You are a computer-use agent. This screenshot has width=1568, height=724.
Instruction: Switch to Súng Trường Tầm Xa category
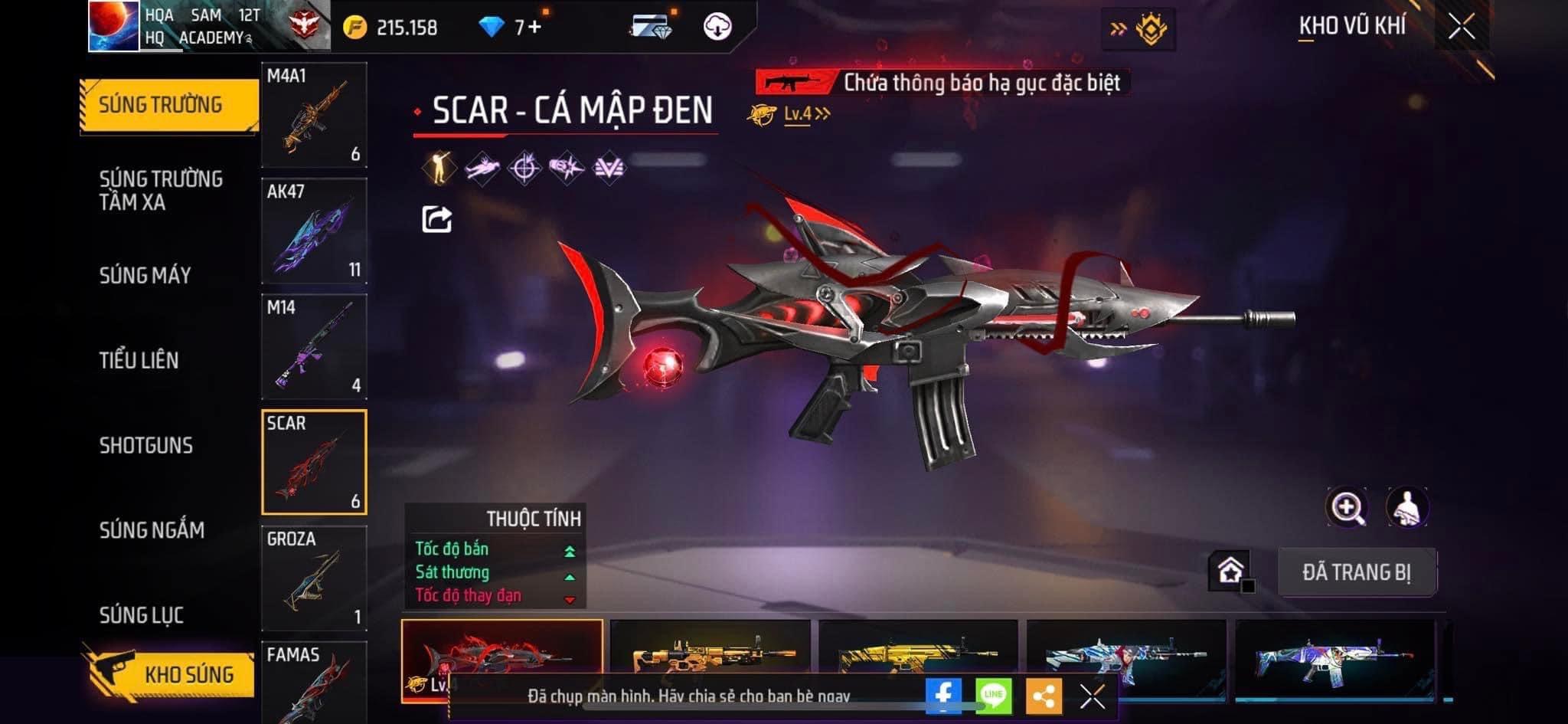point(161,191)
